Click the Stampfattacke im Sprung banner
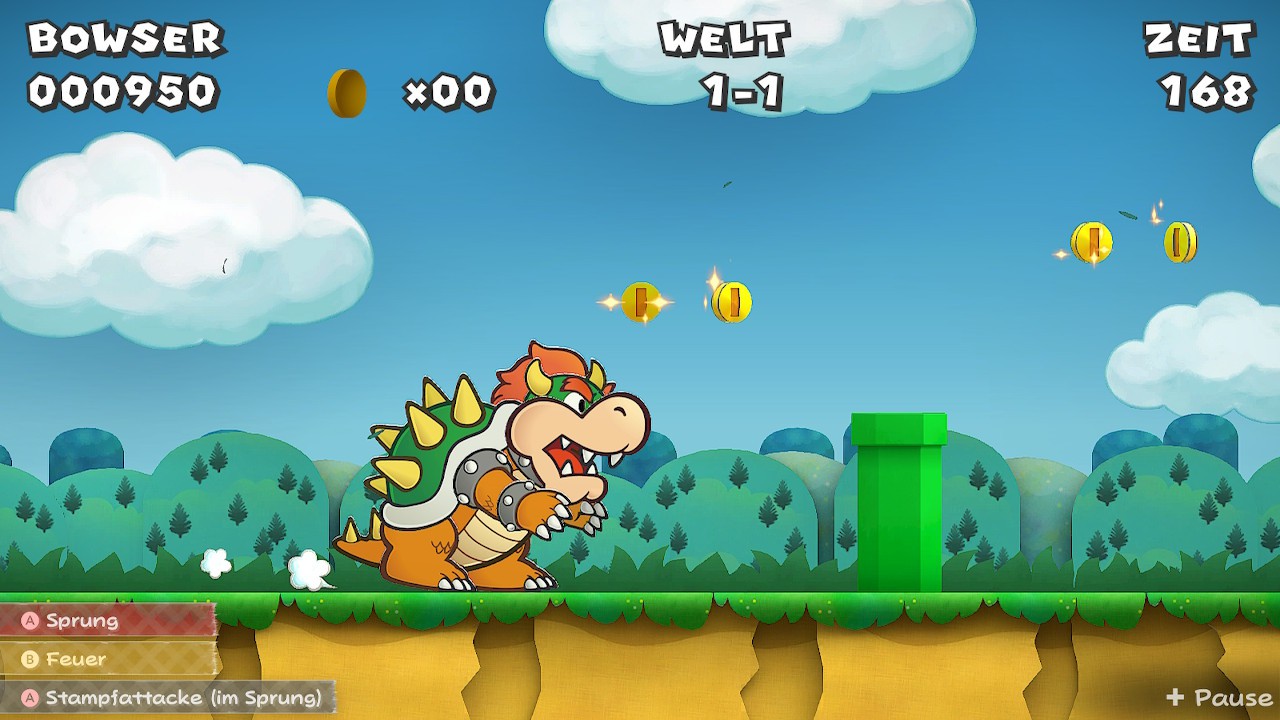1280x720 pixels. tap(165, 699)
